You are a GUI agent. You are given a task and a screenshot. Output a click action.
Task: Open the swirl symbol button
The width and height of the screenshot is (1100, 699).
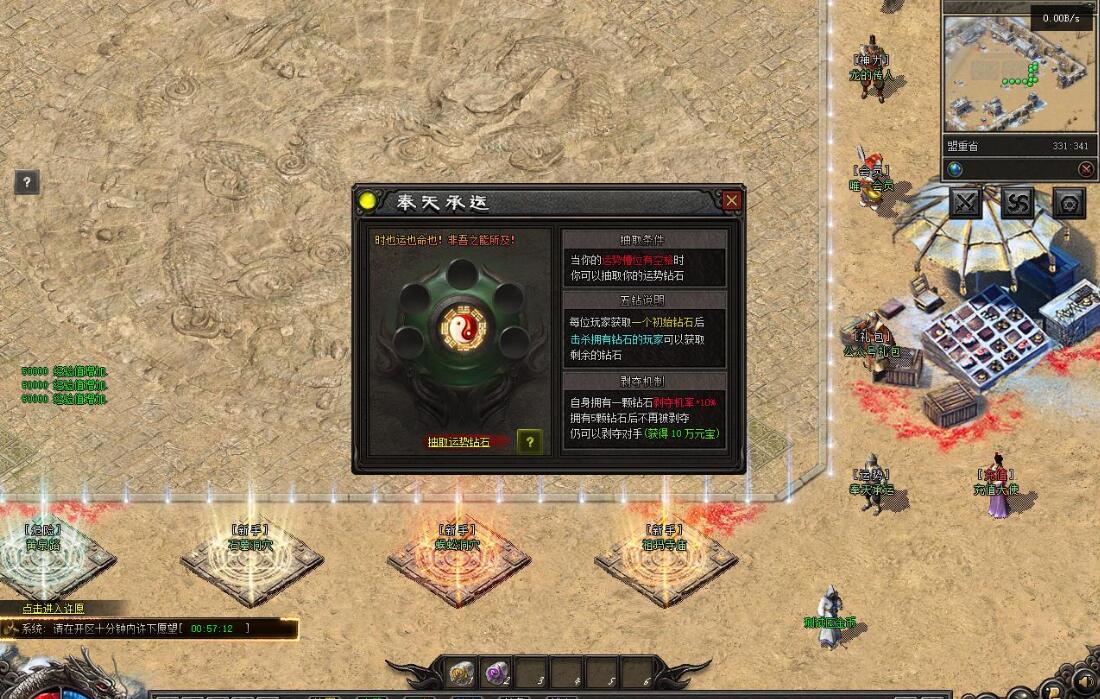(1017, 203)
